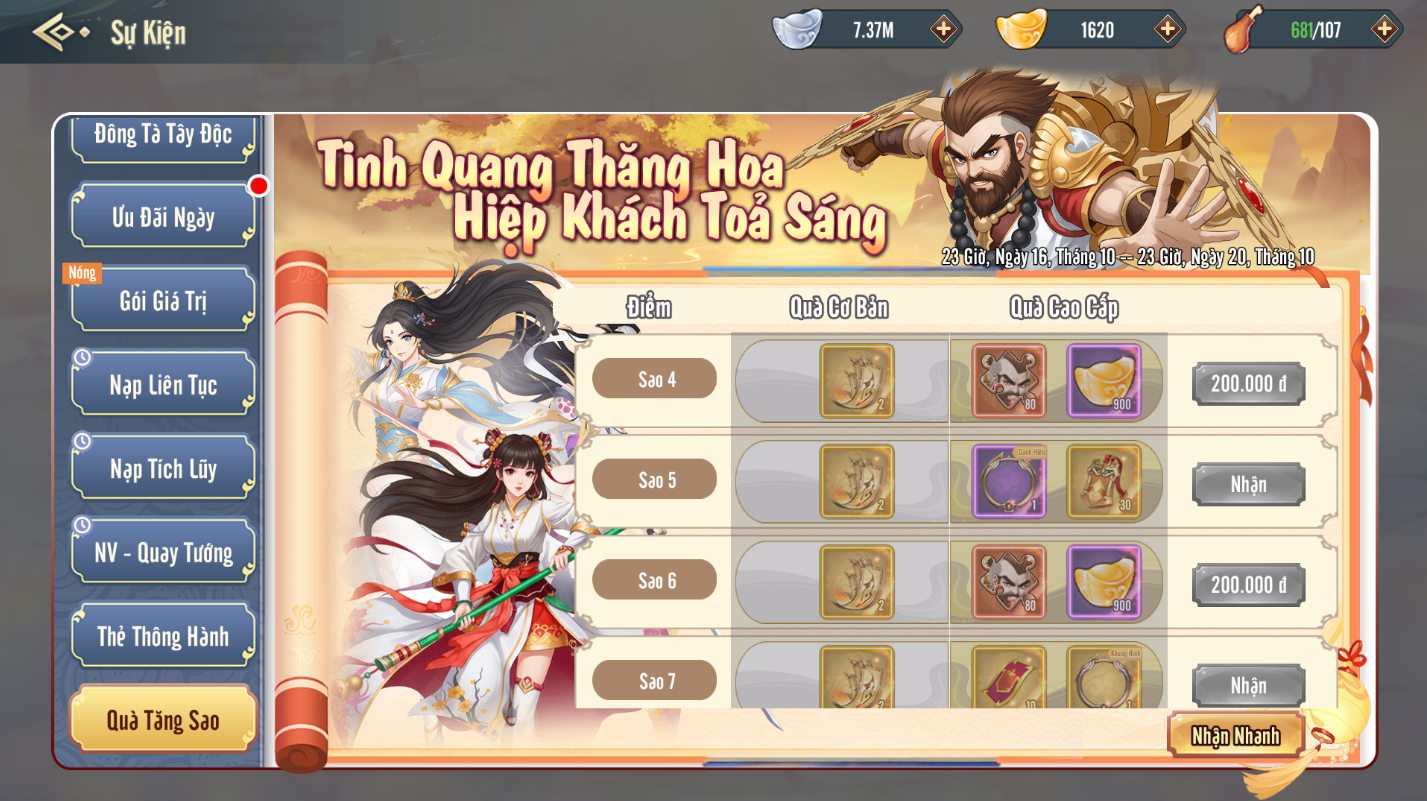Switch to the Ưu Đãi Ngày tab

point(163,216)
